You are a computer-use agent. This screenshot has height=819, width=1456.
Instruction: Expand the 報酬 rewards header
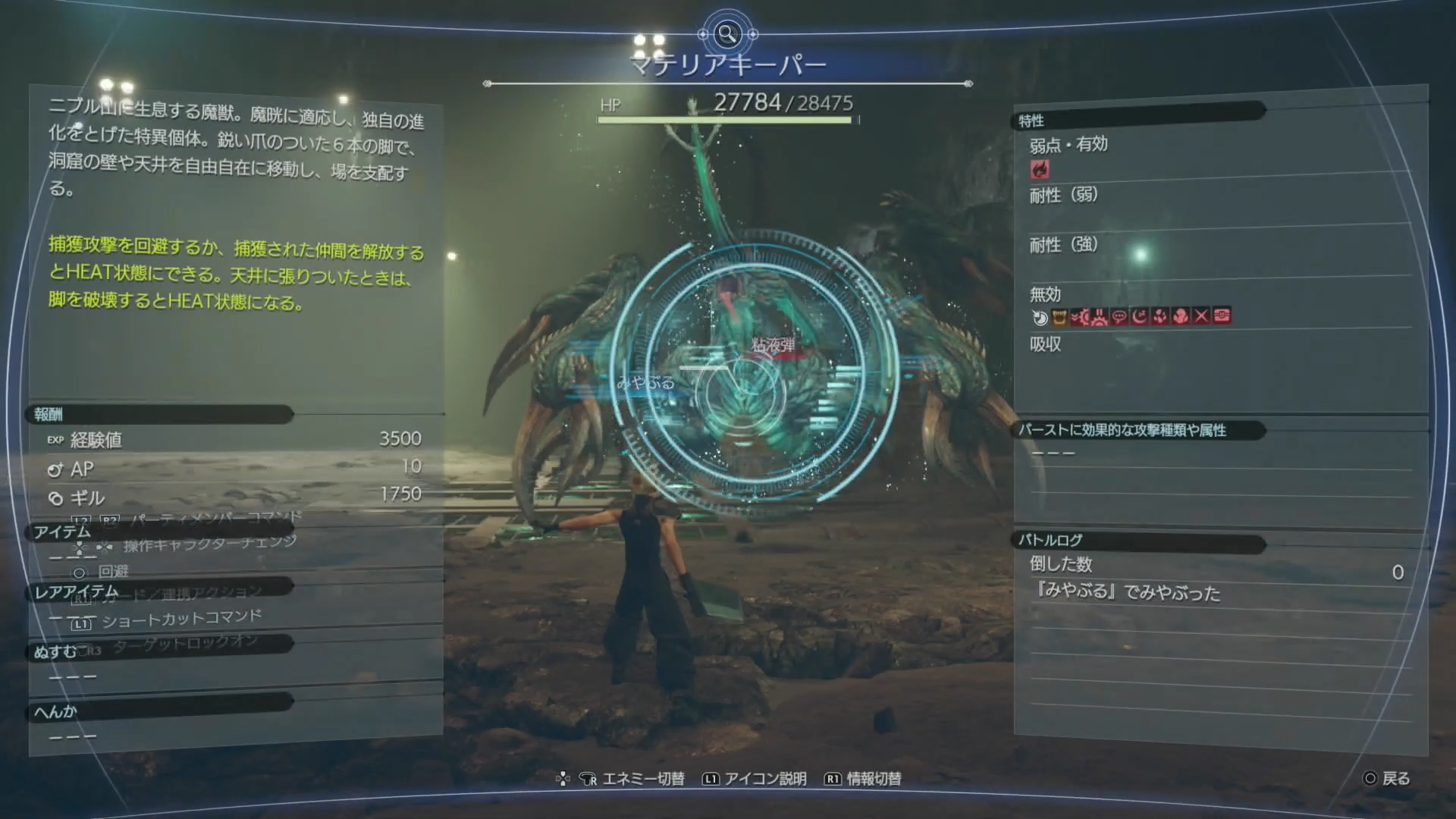[49, 415]
